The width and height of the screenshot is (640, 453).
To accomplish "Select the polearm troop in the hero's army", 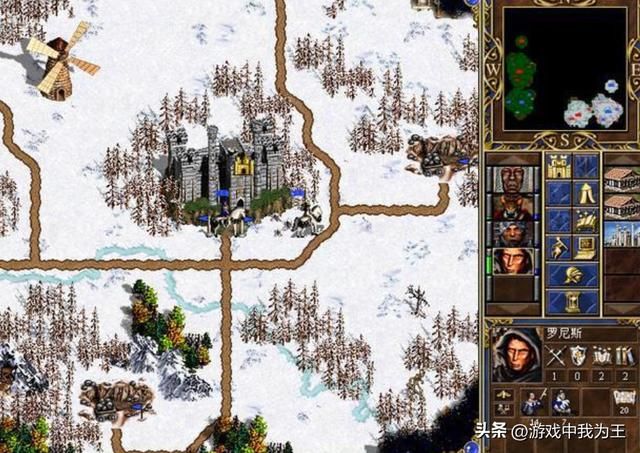I will tap(532, 402).
